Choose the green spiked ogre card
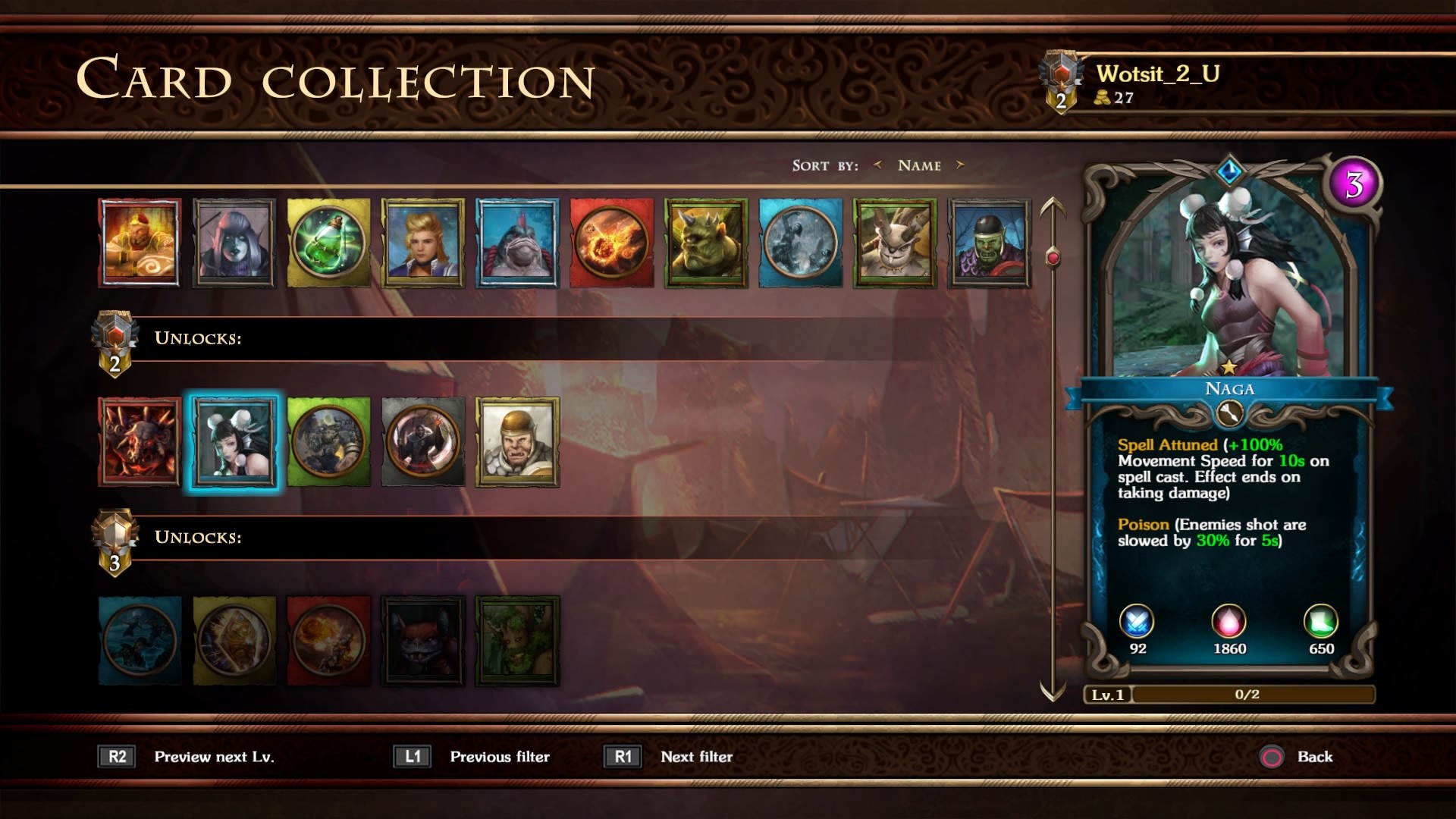The width and height of the screenshot is (1456, 819). pyautogui.click(x=706, y=243)
